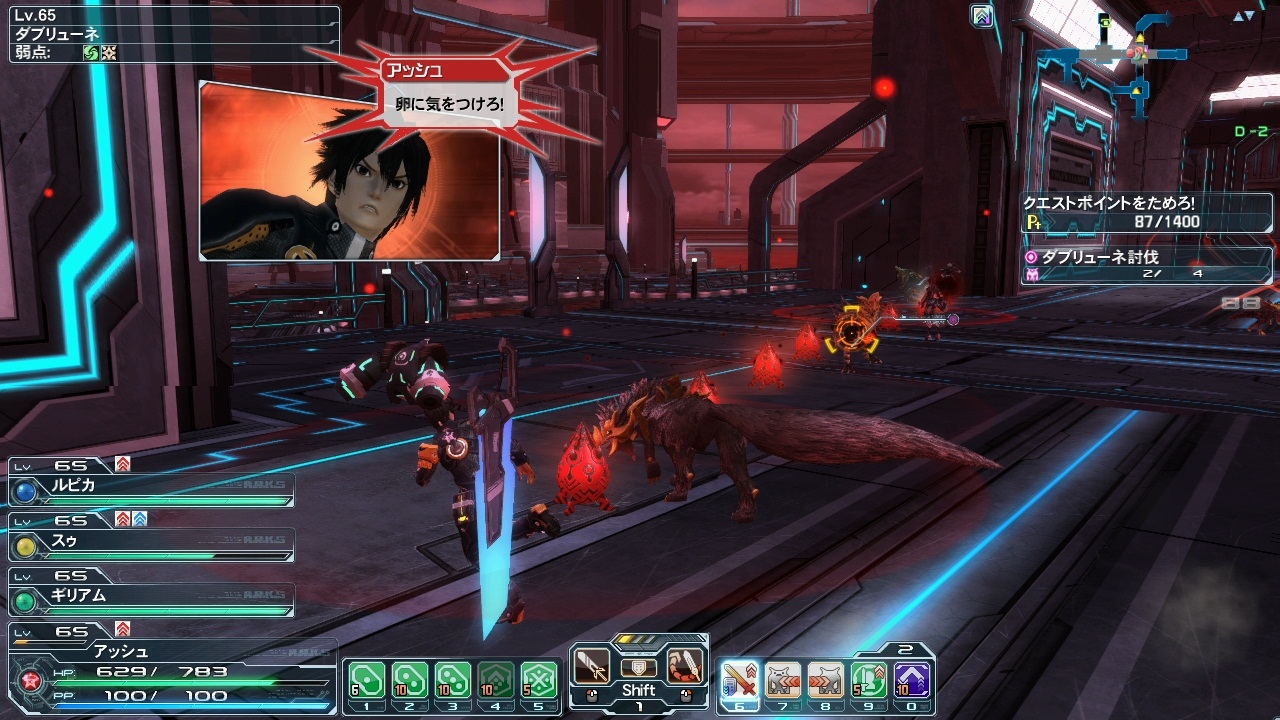The width and height of the screenshot is (1280, 720).
Task: Use the green item in slot 2
Action: pos(409,680)
